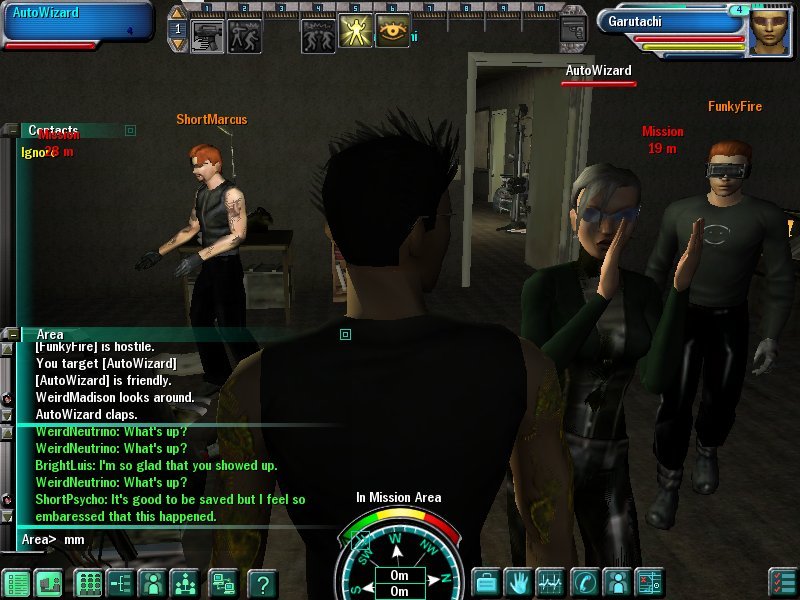The height and width of the screenshot is (600, 800).
Task: Click the waveform monitor button
Action: point(551,582)
